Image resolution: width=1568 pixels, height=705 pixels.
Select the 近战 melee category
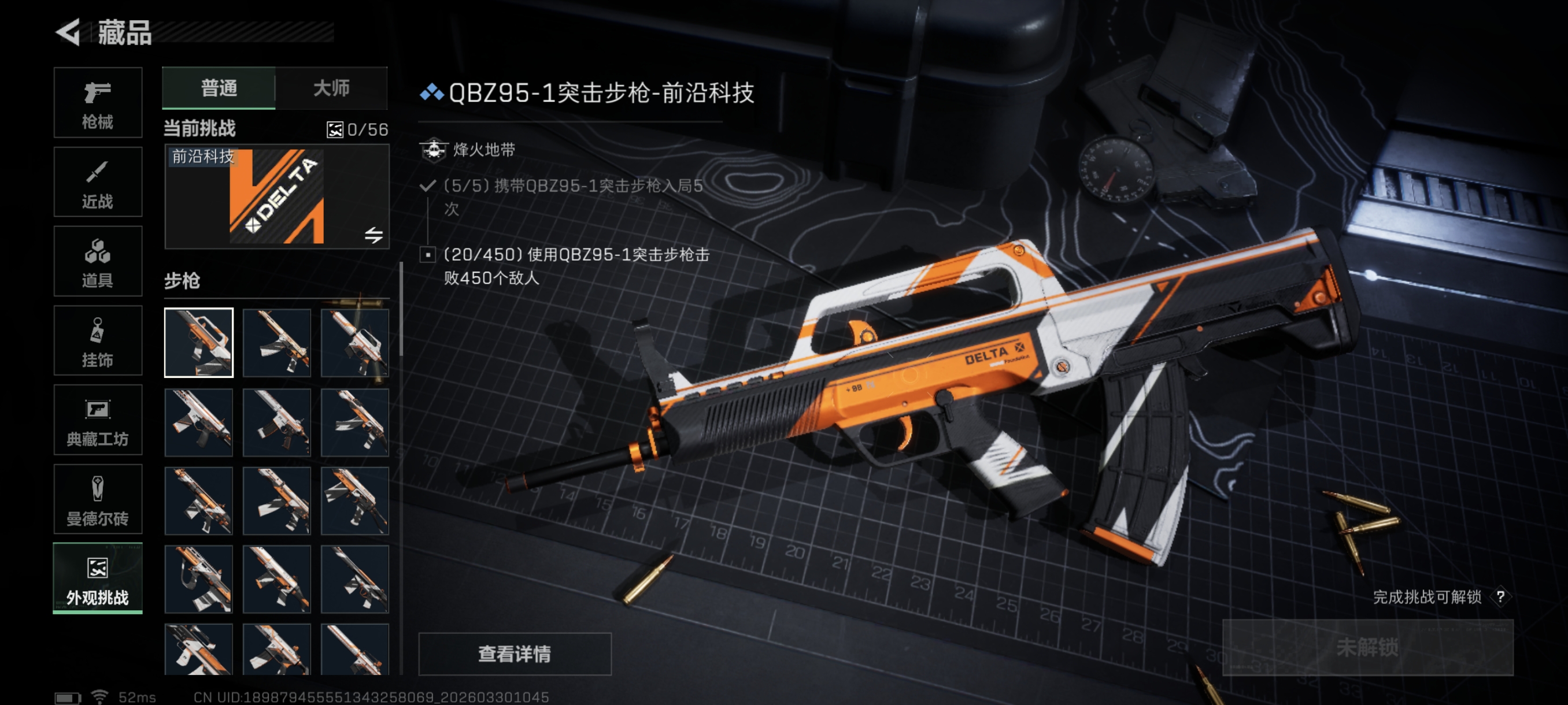pos(97,182)
